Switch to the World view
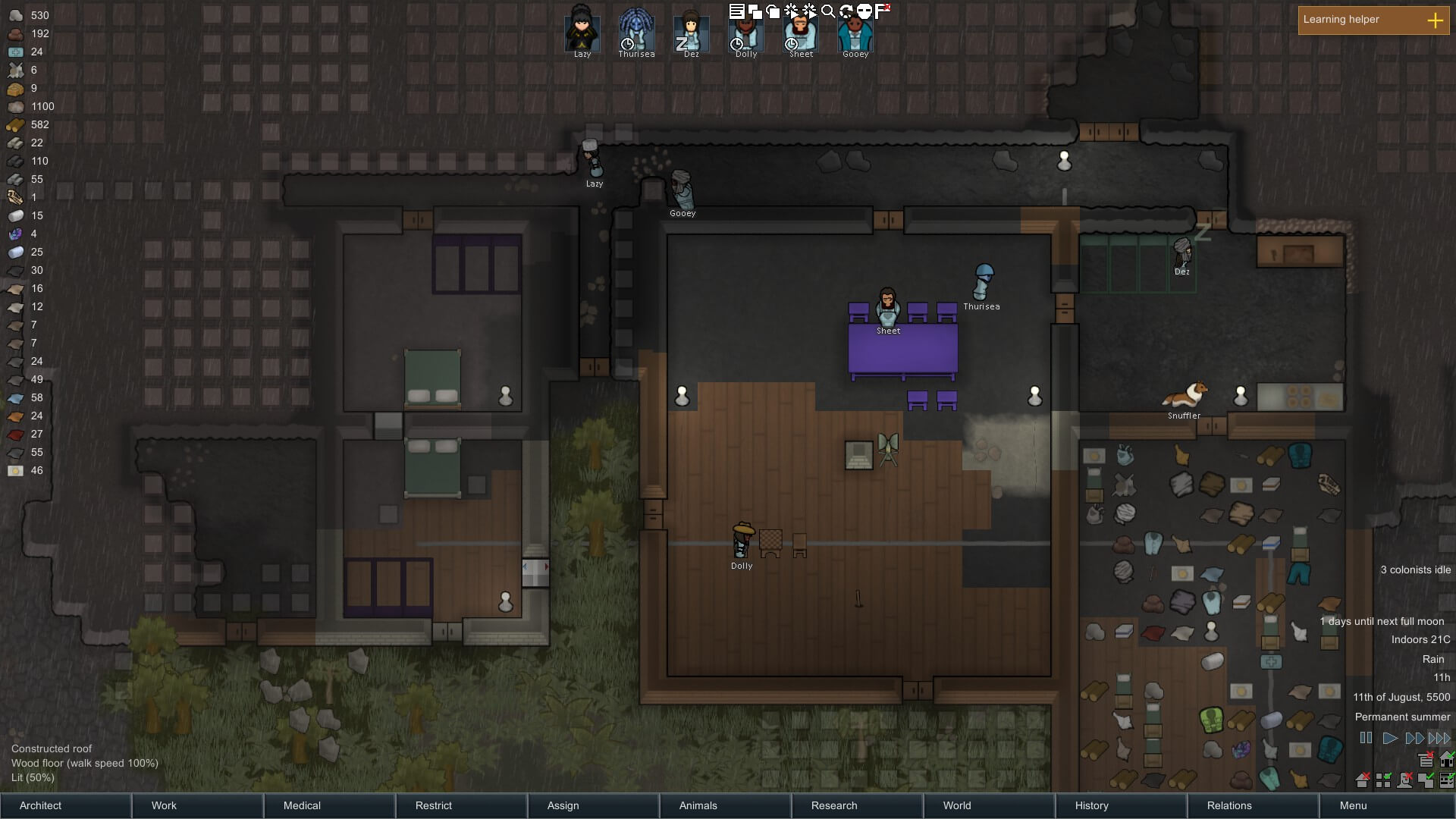The width and height of the screenshot is (1456, 819). click(989, 805)
